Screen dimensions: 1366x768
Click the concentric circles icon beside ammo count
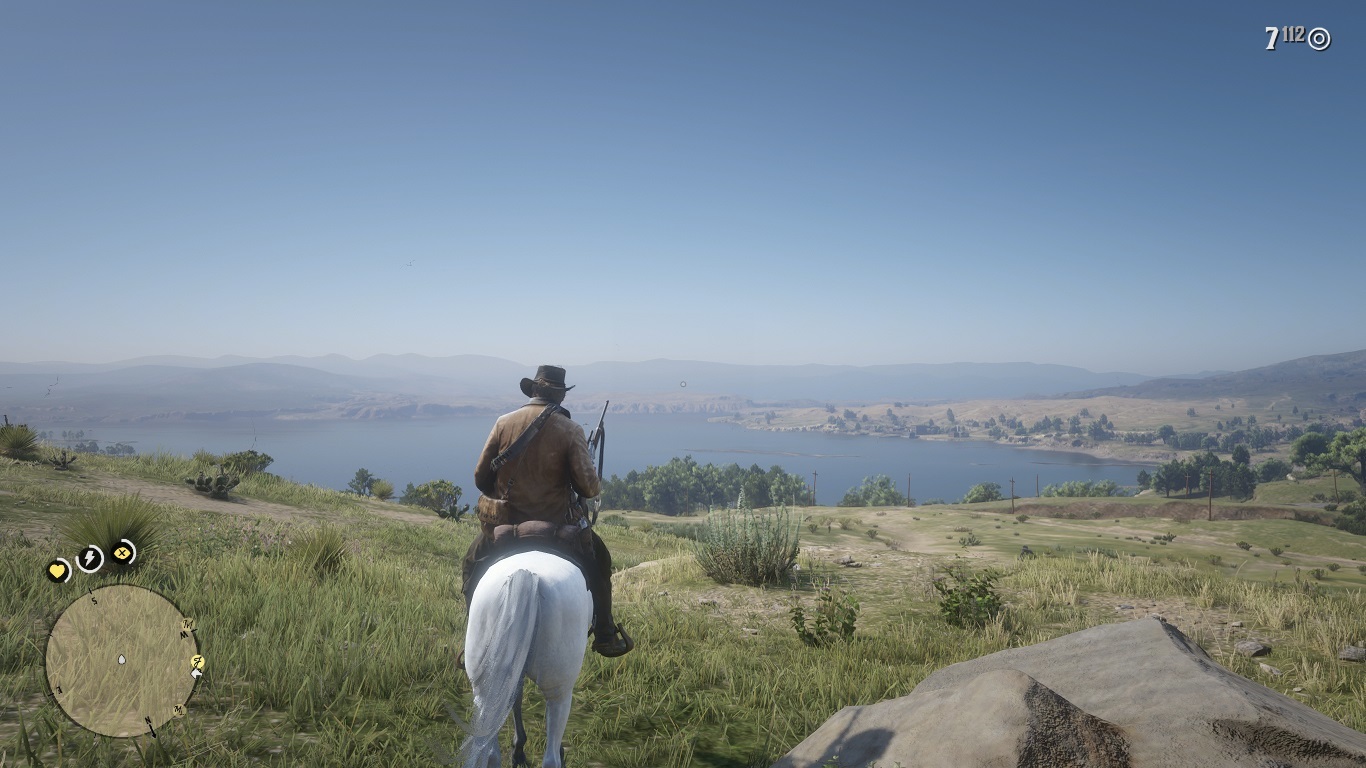[x=1319, y=39]
